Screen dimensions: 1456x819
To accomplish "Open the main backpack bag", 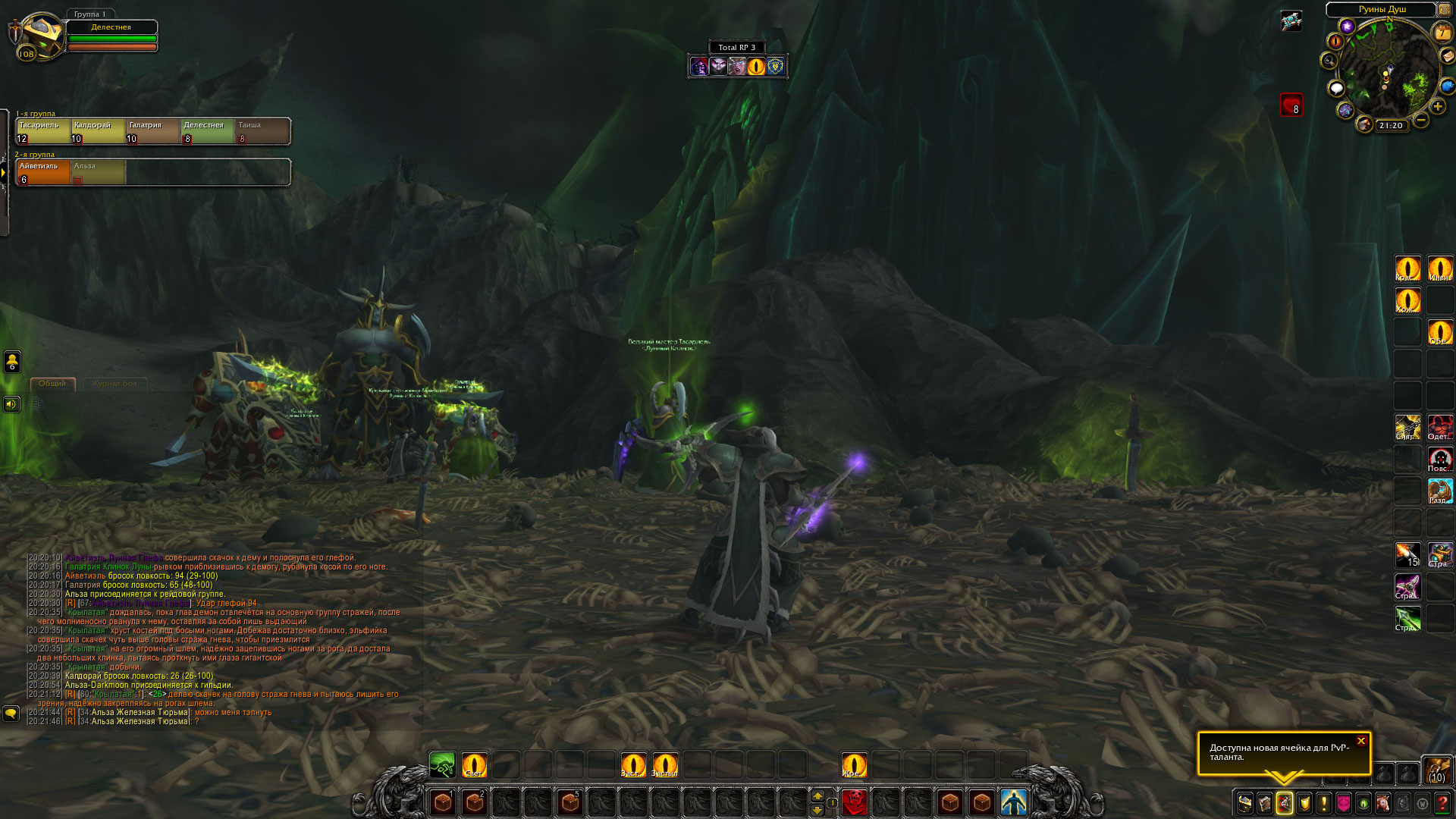I will click(x=1436, y=770).
